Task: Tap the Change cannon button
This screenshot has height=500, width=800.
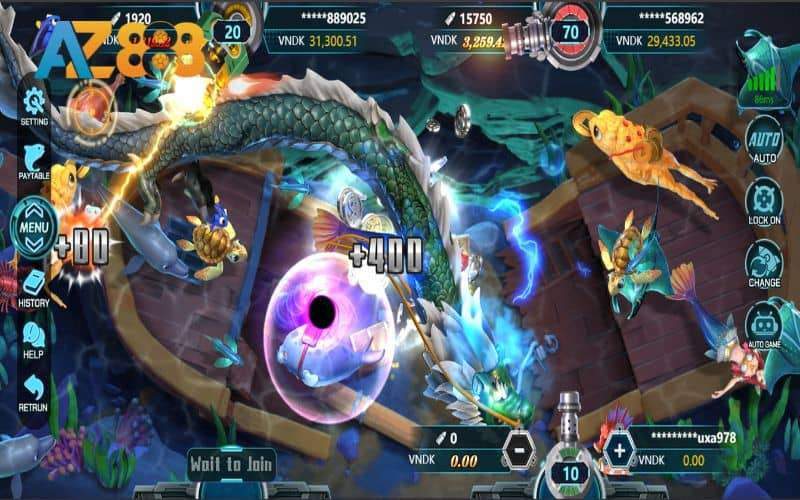Action: coord(764,262)
